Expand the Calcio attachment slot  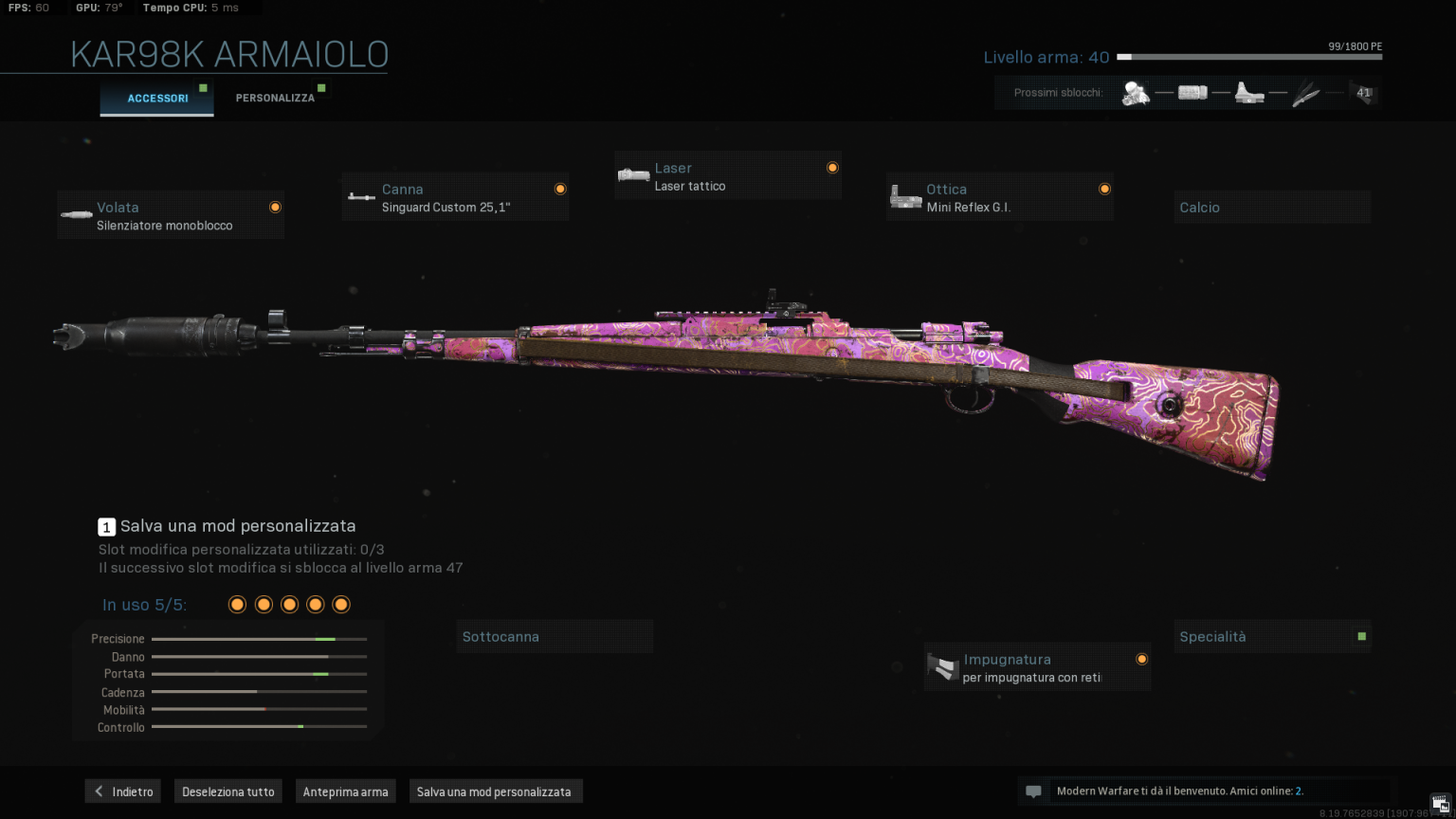(1271, 207)
